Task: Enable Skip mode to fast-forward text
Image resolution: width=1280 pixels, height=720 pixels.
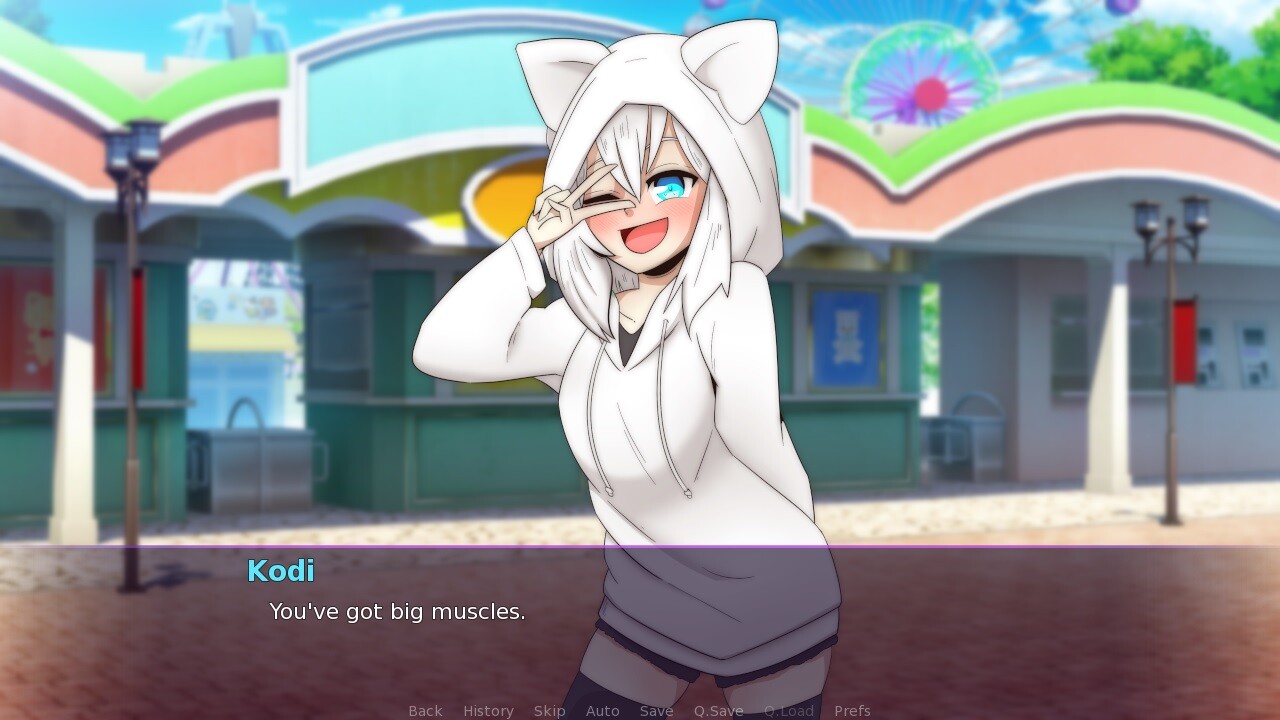Action: coord(549,710)
